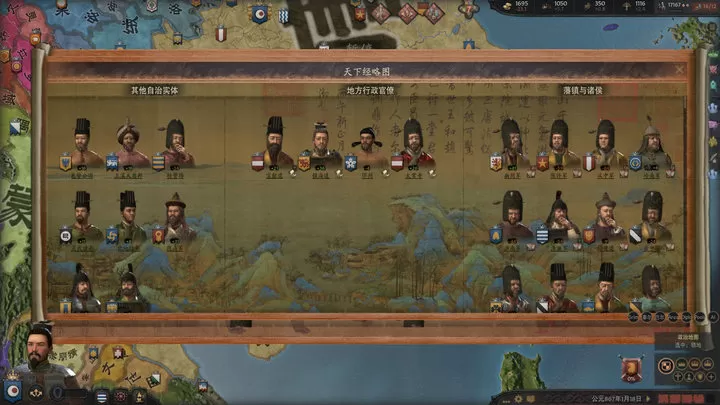Select the first portrait under 藩镇与诸侯
Viewport: 720px width, 405px height.
[511, 143]
